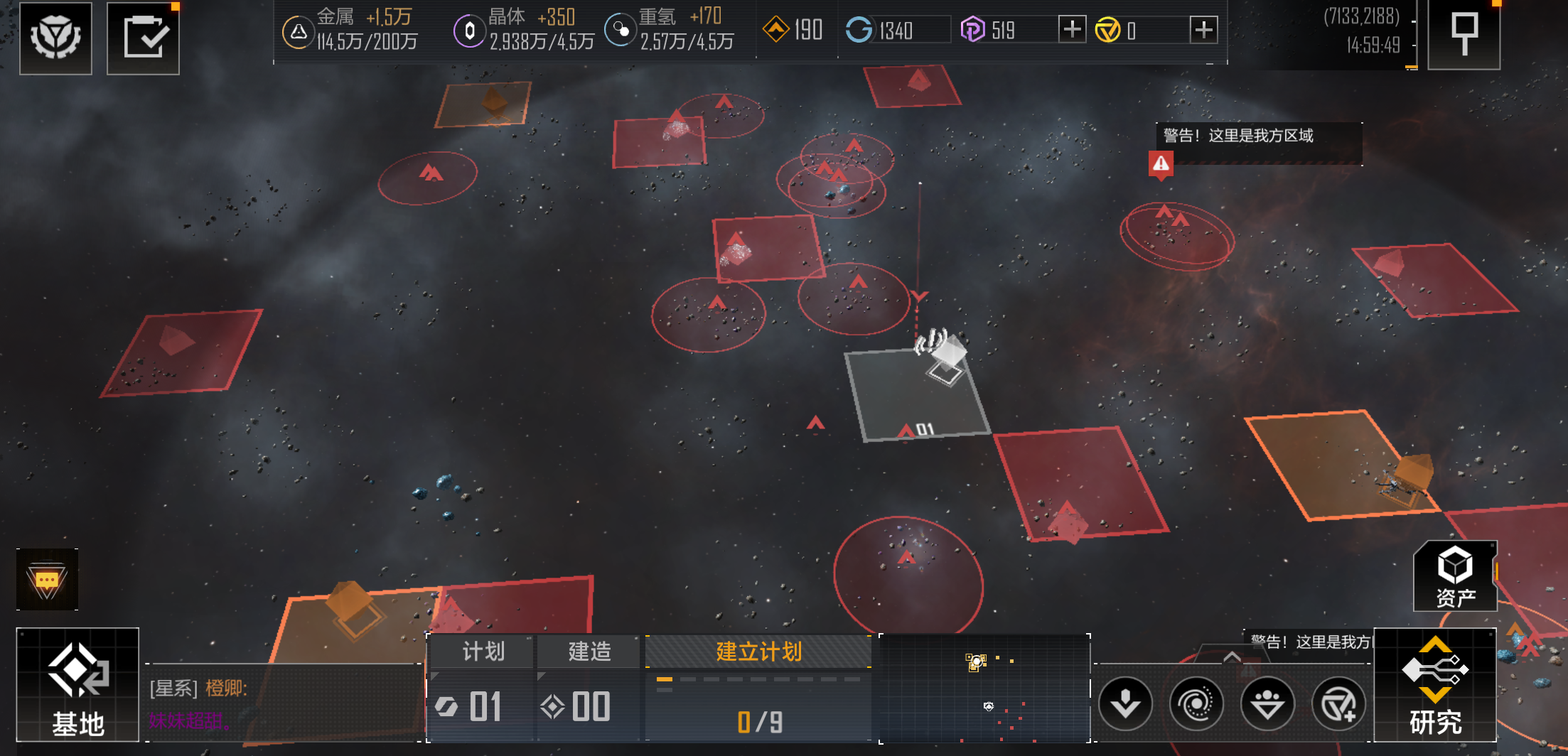
Task: Open the task checklist icon
Action: pyautogui.click(x=143, y=38)
